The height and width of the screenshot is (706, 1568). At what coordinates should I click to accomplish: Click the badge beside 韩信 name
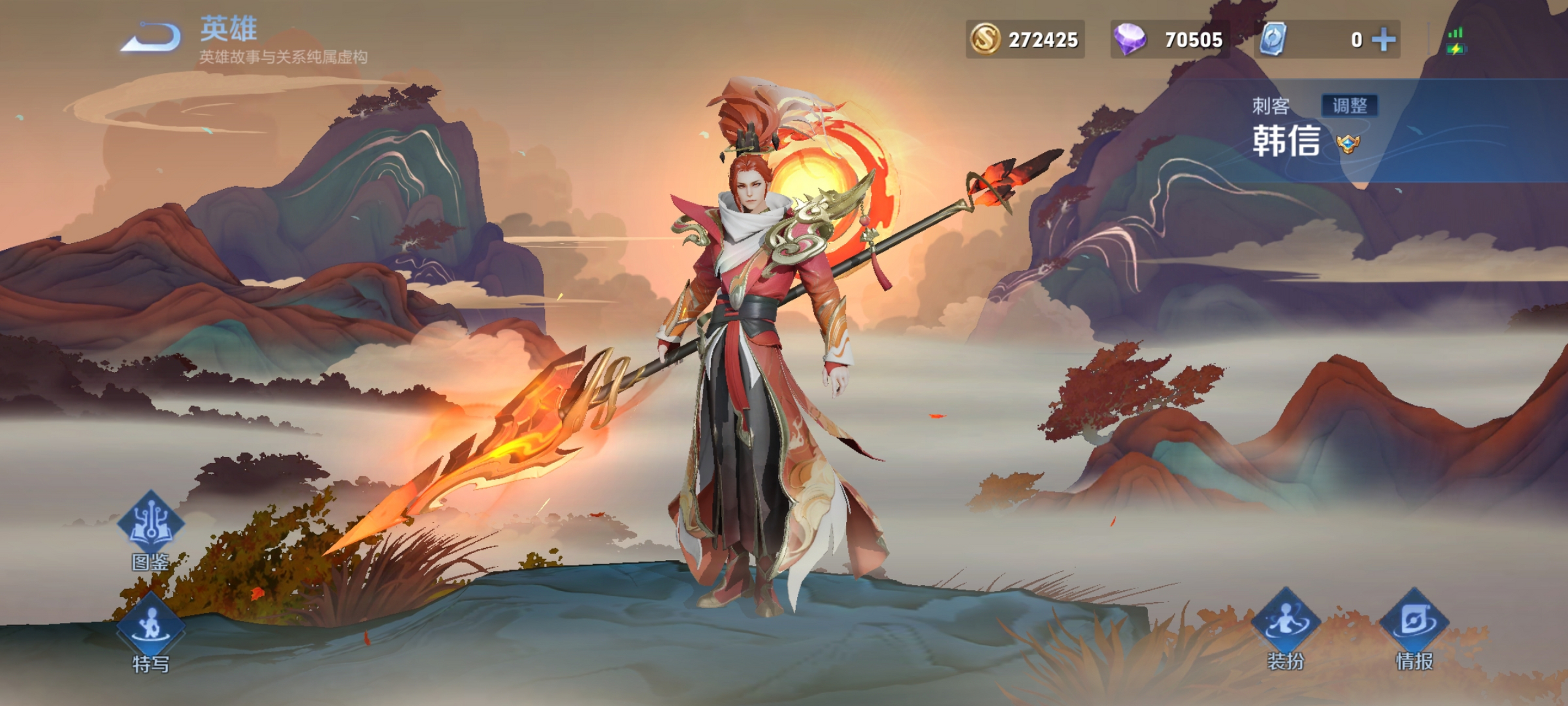point(1347,144)
